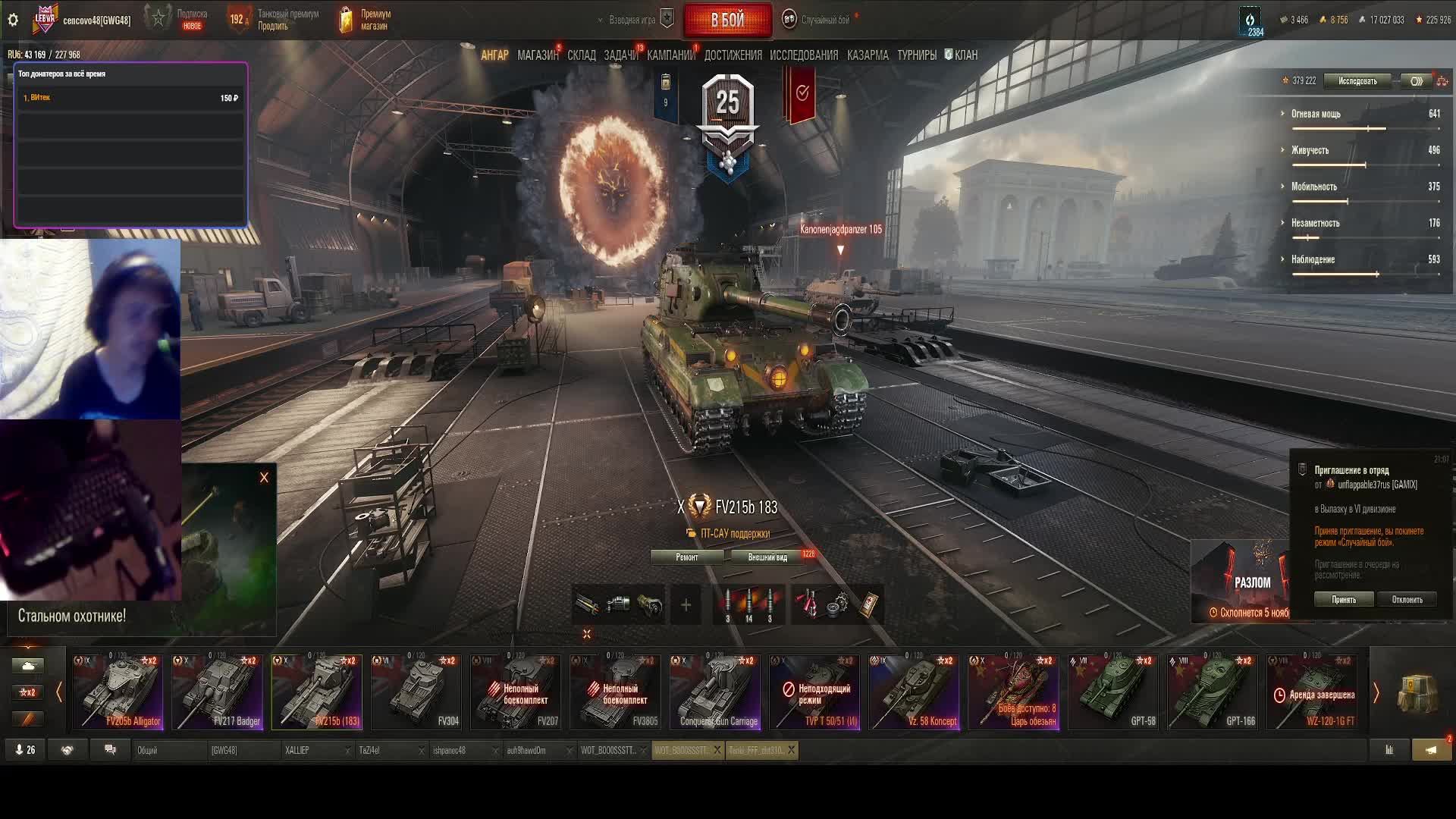The height and width of the screenshot is (819, 1456).
Task: Open the ЗАДАЧИ missions tab
Action: (x=621, y=55)
